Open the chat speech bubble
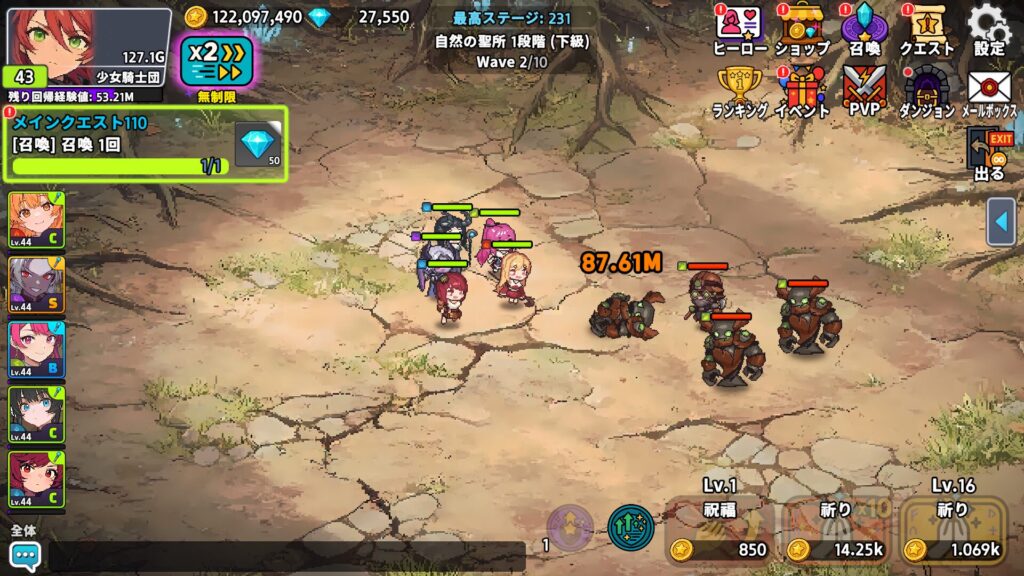1024x576 pixels. coord(24,555)
